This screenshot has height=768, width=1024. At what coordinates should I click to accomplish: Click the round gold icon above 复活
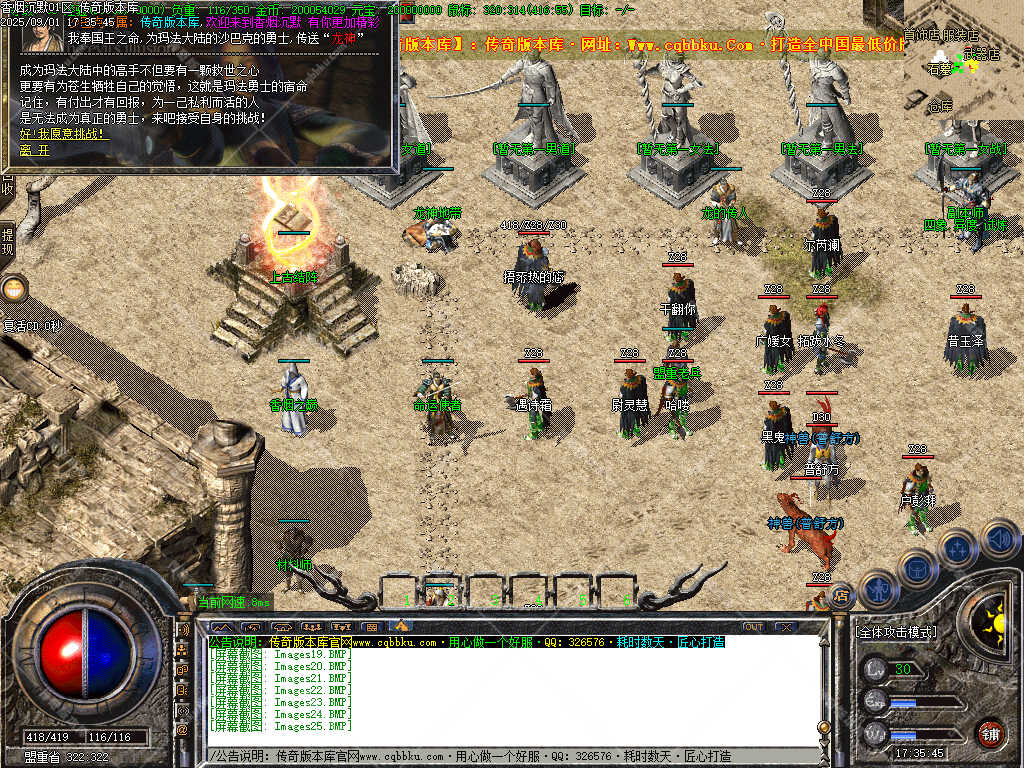pos(13,290)
